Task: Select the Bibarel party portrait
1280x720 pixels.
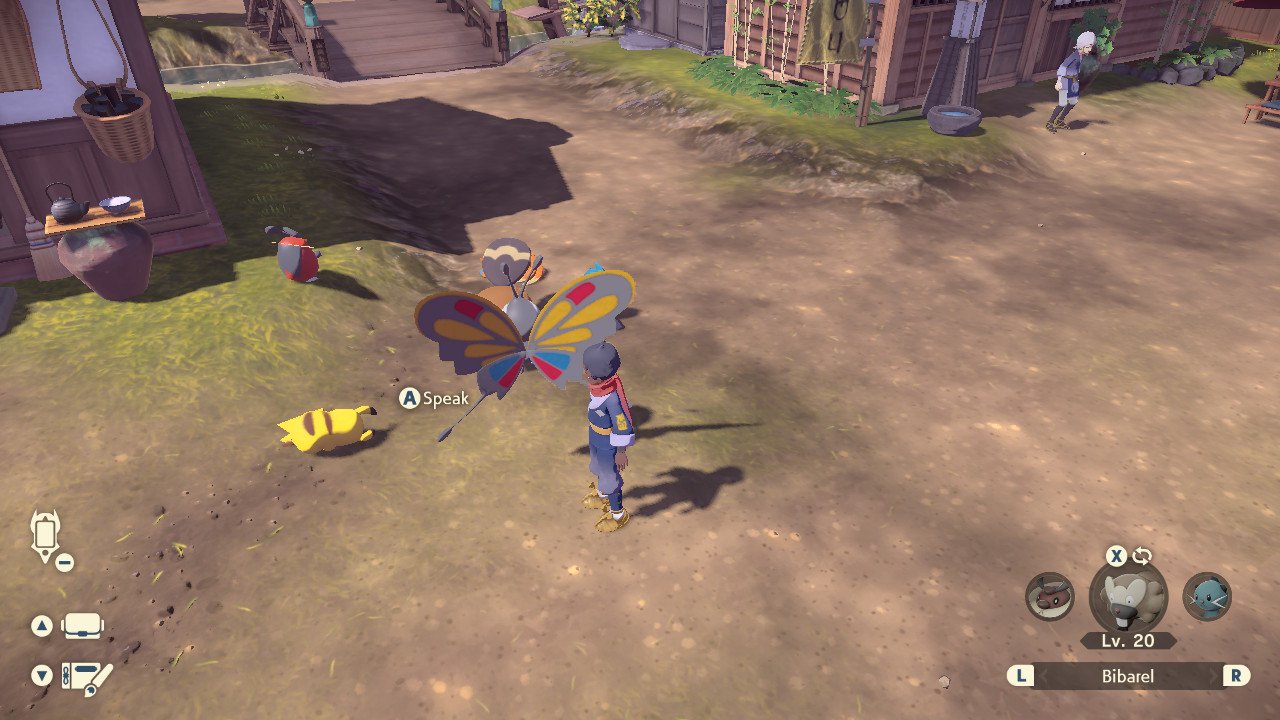Action: [1127, 598]
